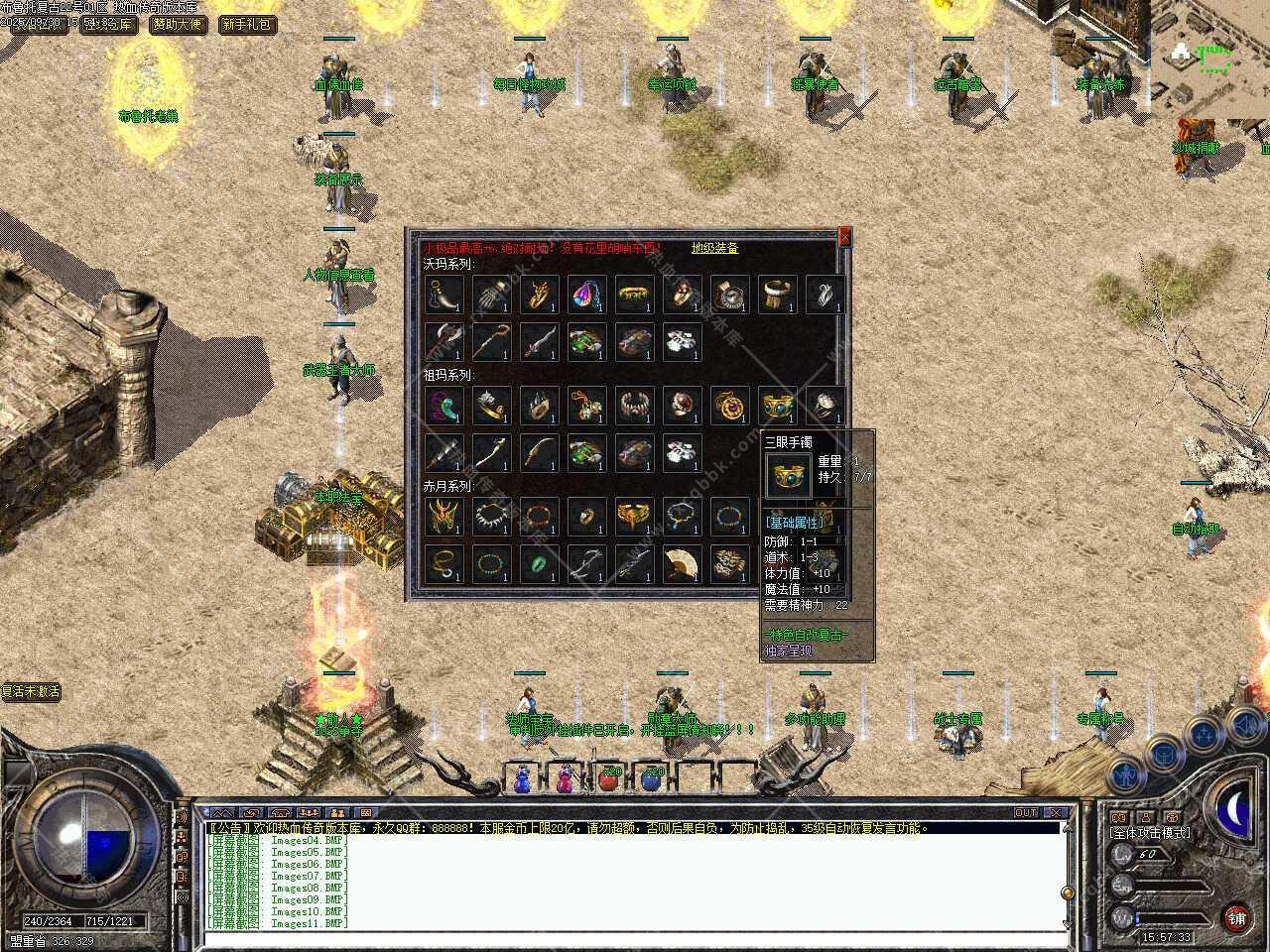Open the 新手礼包 newbie gift pack
Image resolution: width=1270 pixels, height=952 pixels.
coord(246,24)
